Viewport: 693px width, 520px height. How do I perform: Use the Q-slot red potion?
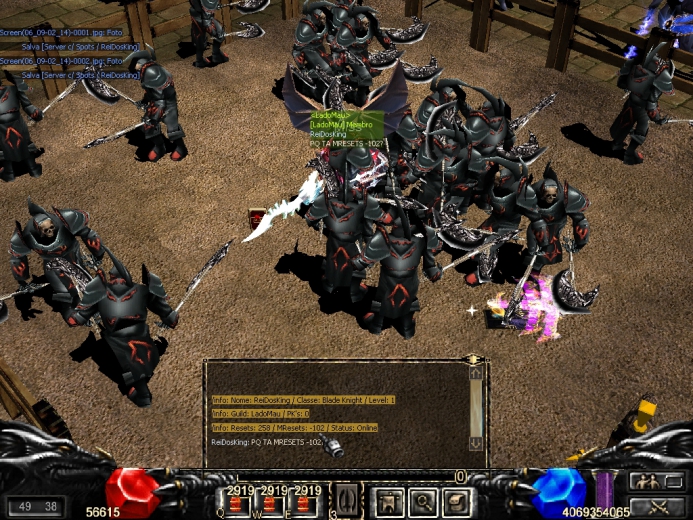pyautogui.click(x=238, y=503)
